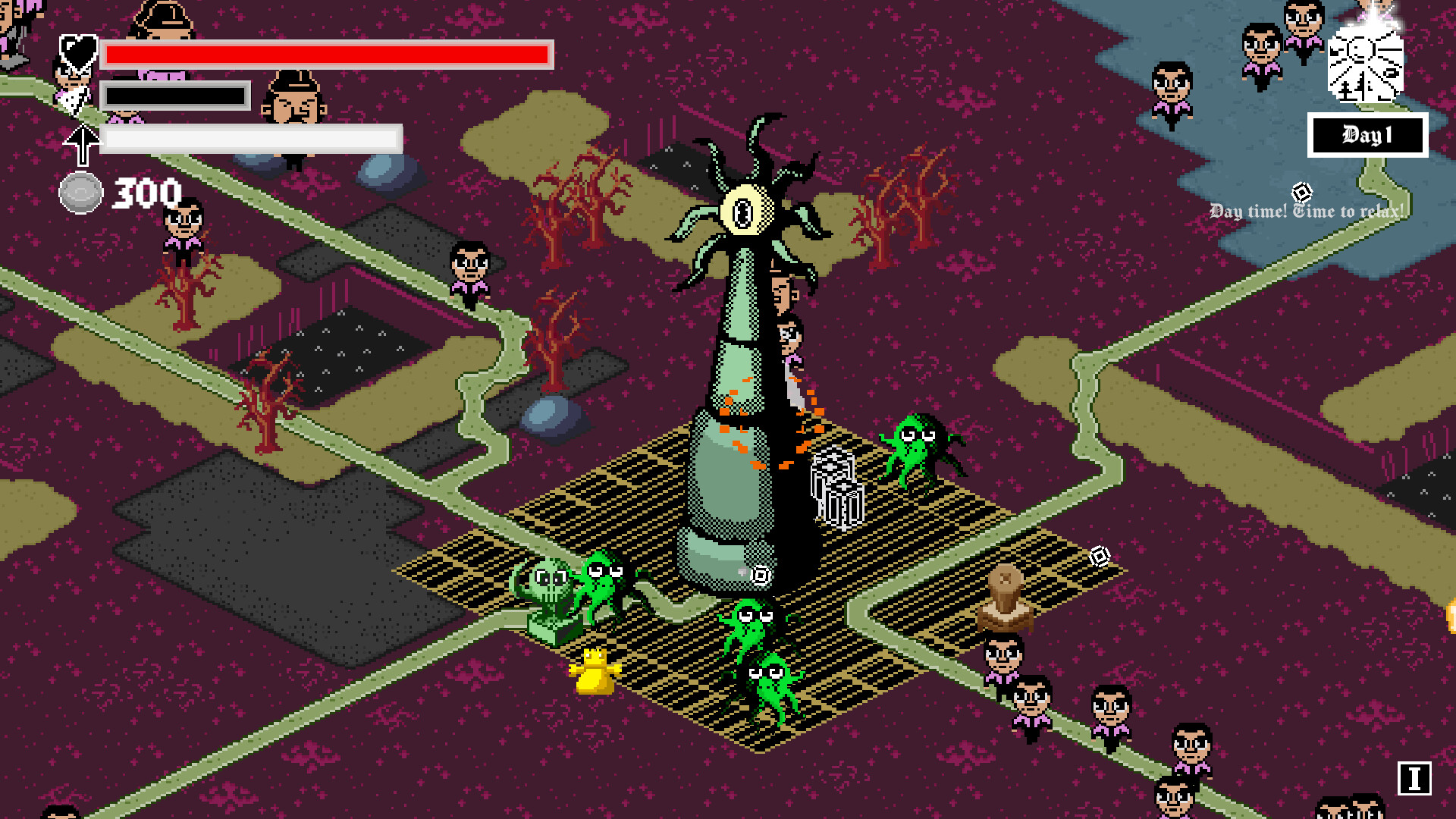Screen dimensions: 1456x819
Task: Click the white upgrade arrow icon
Action: click(82, 142)
